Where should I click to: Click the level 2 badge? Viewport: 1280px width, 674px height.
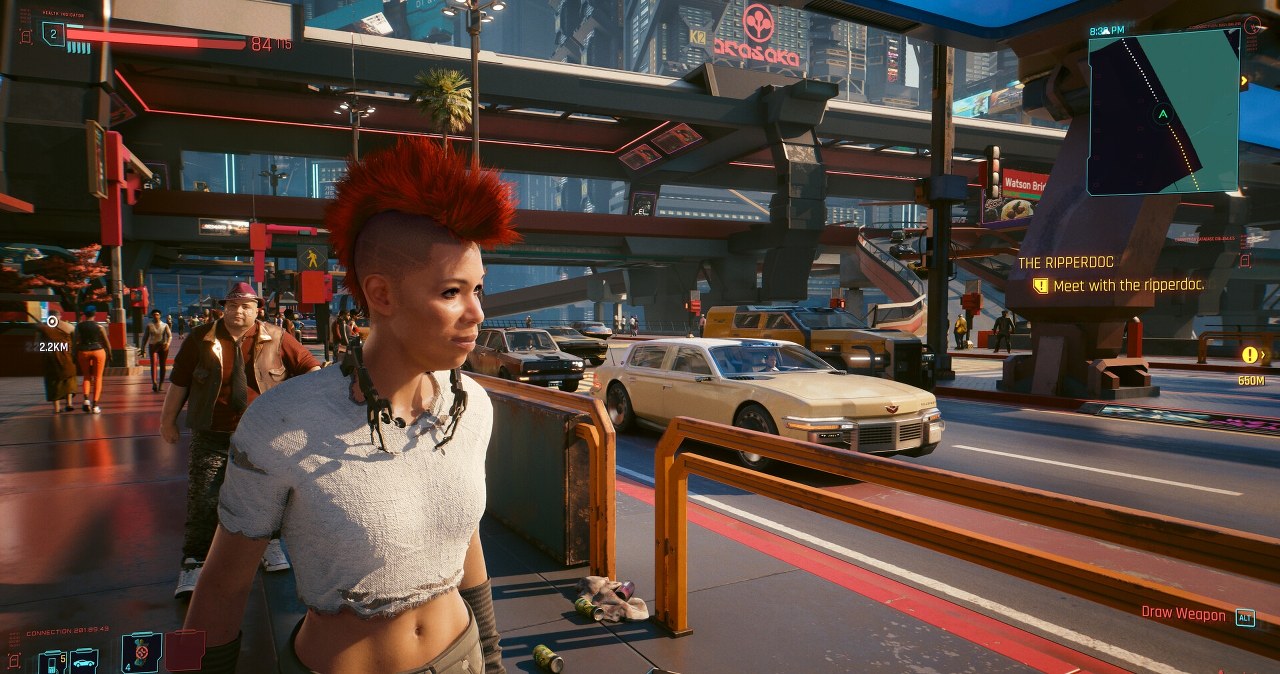tap(52, 37)
